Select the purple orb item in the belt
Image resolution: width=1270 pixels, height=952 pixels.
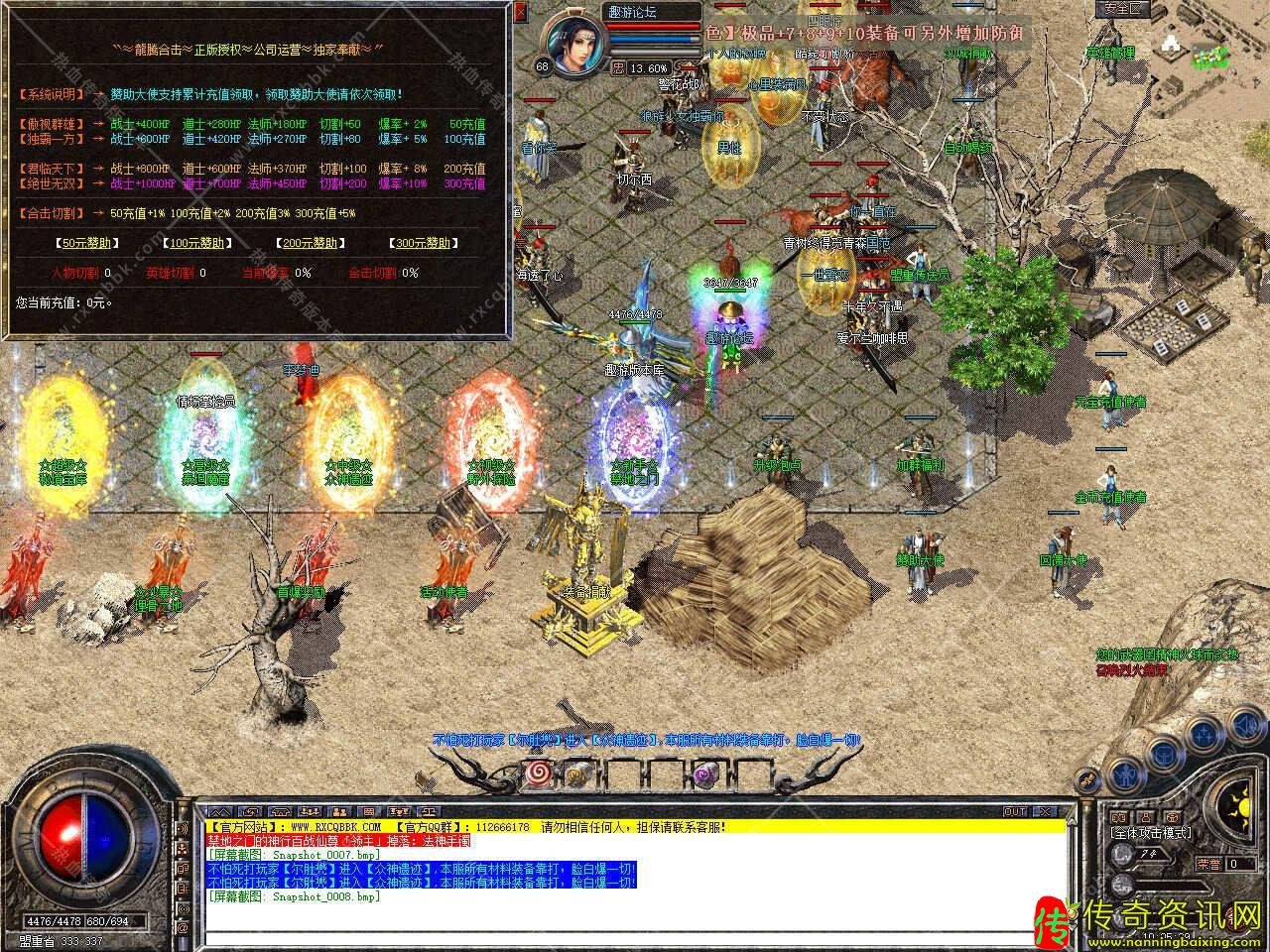click(705, 773)
